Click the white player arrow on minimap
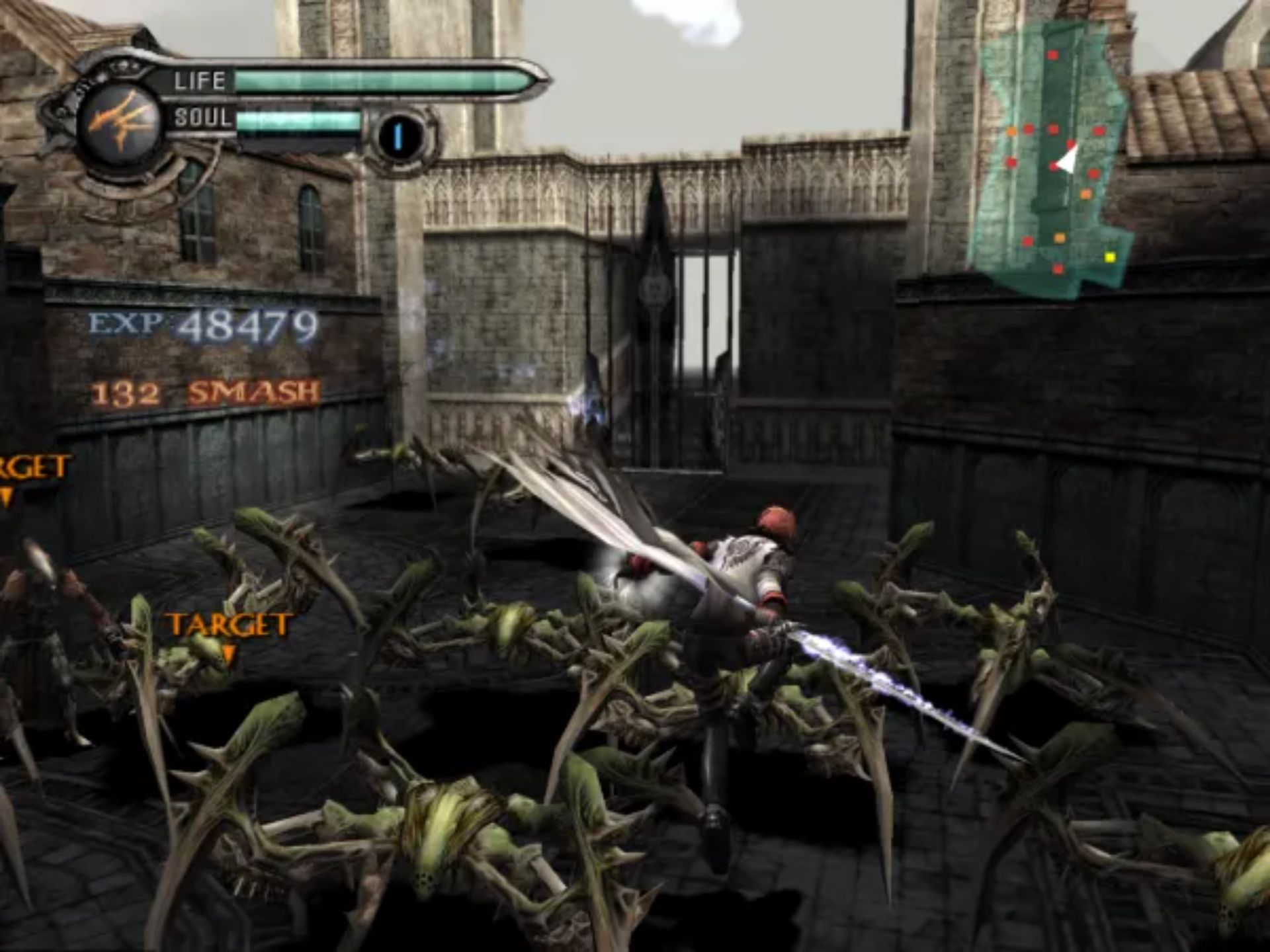This screenshot has width=1270, height=952. point(1066,159)
